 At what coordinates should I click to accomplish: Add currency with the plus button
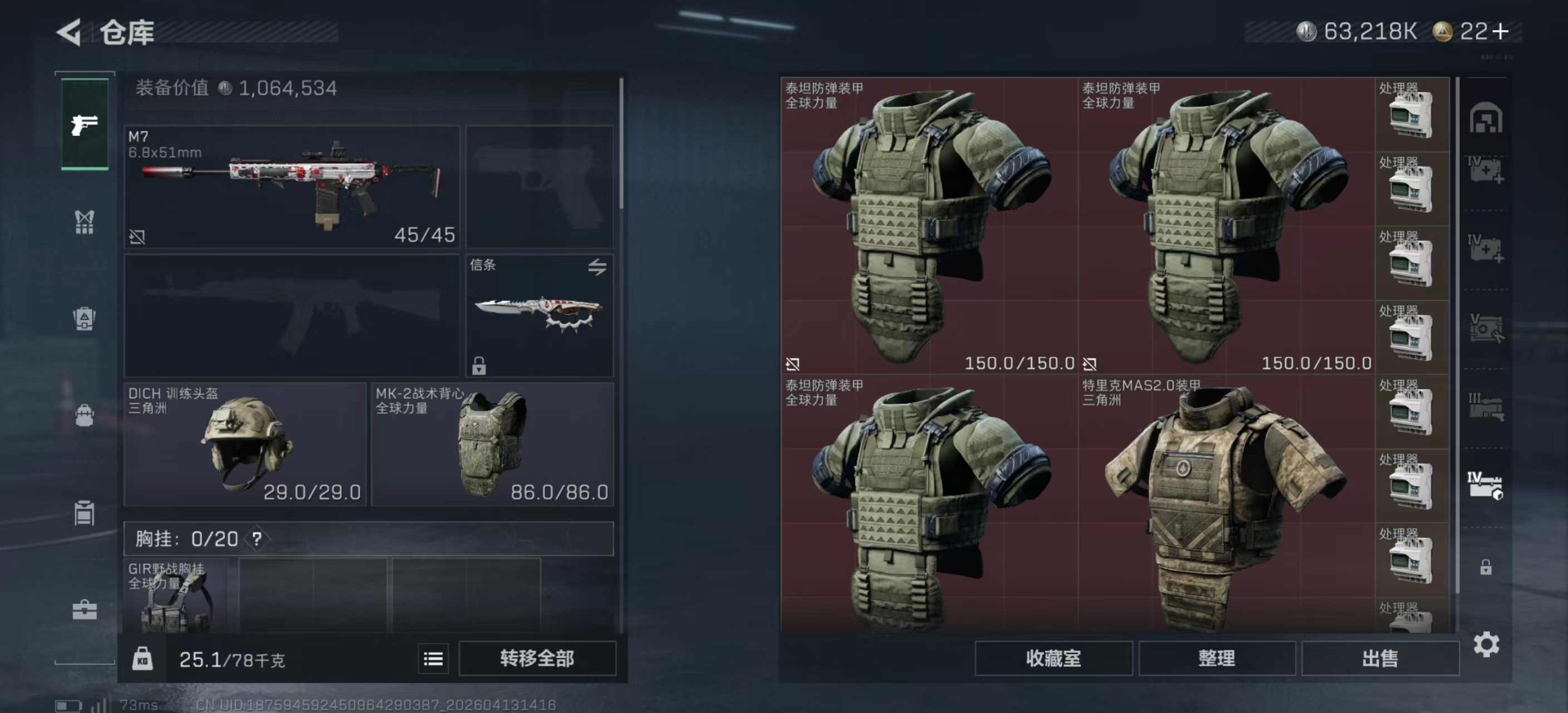click(1502, 31)
